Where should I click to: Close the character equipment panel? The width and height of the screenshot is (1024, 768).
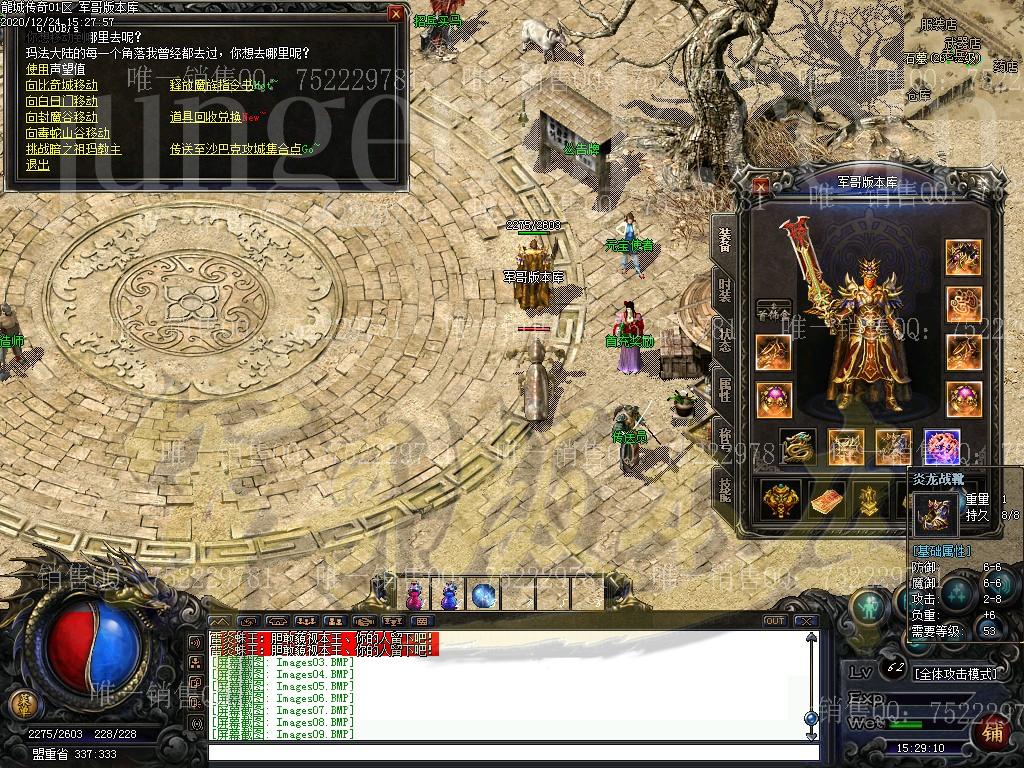click(762, 184)
